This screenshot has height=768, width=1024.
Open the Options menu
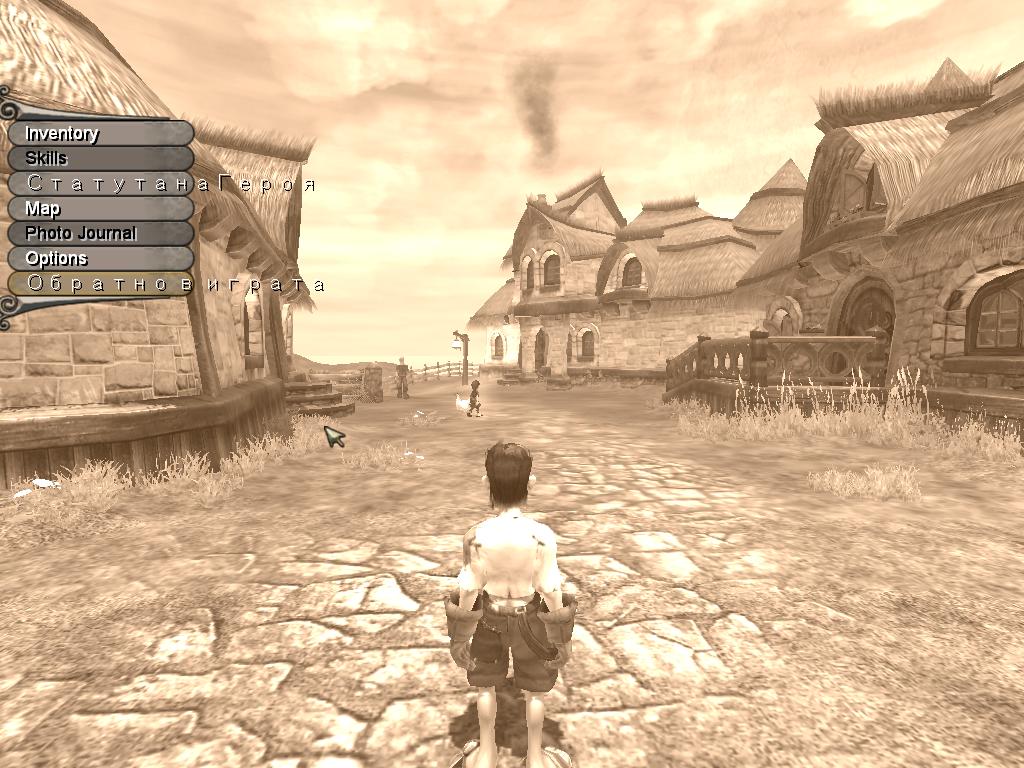100,259
